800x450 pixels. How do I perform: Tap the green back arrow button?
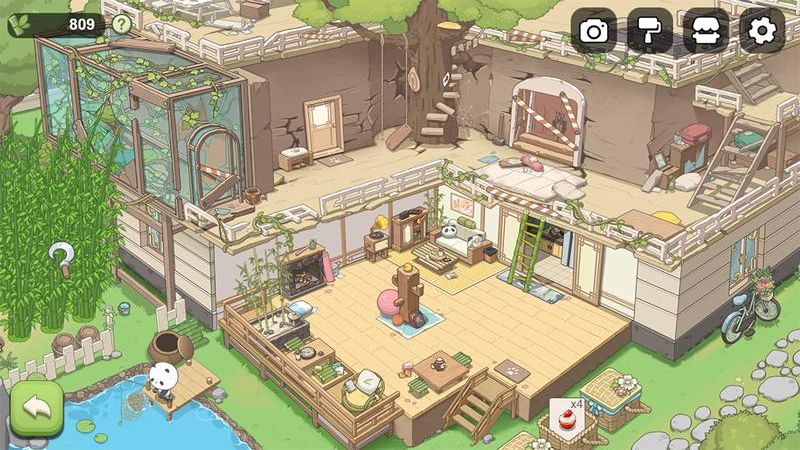pos(37,408)
